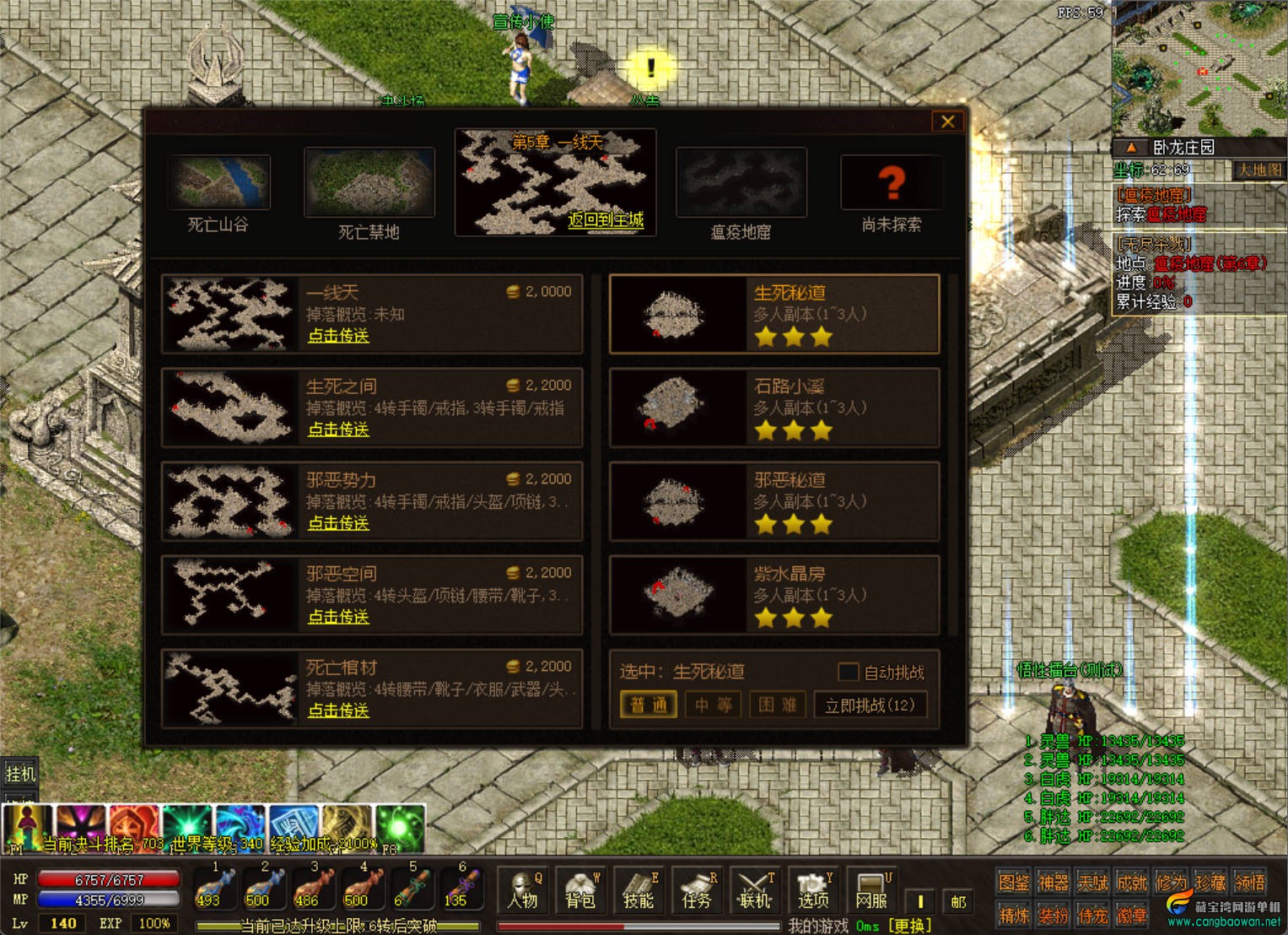
Task: Choose the 困难 difficulty option
Action: click(778, 705)
